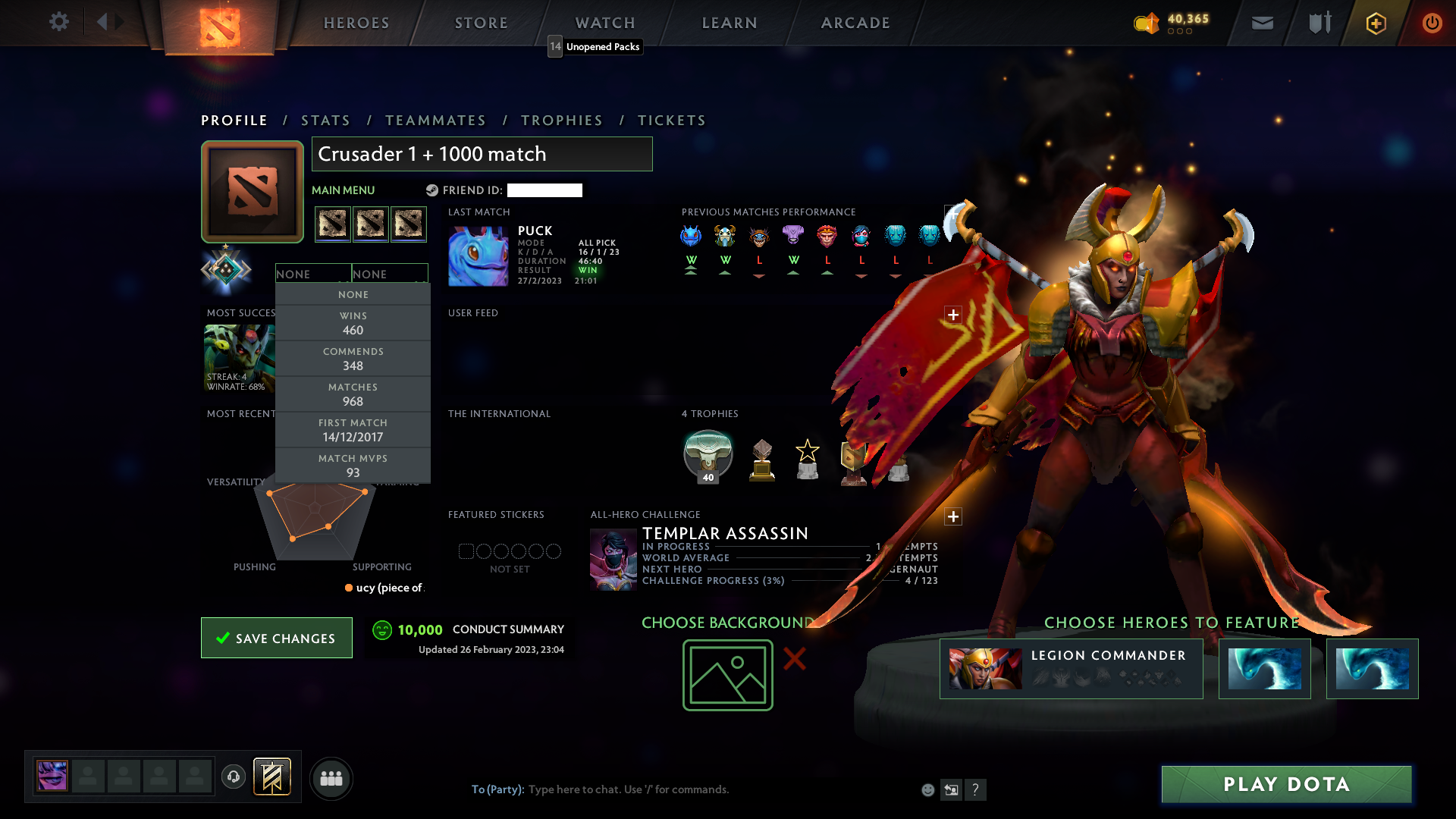Viewport: 1456px width, 819px height.
Task: Open the friends list icon near party slots
Action: pyautogui.click(x=331, y=778)
